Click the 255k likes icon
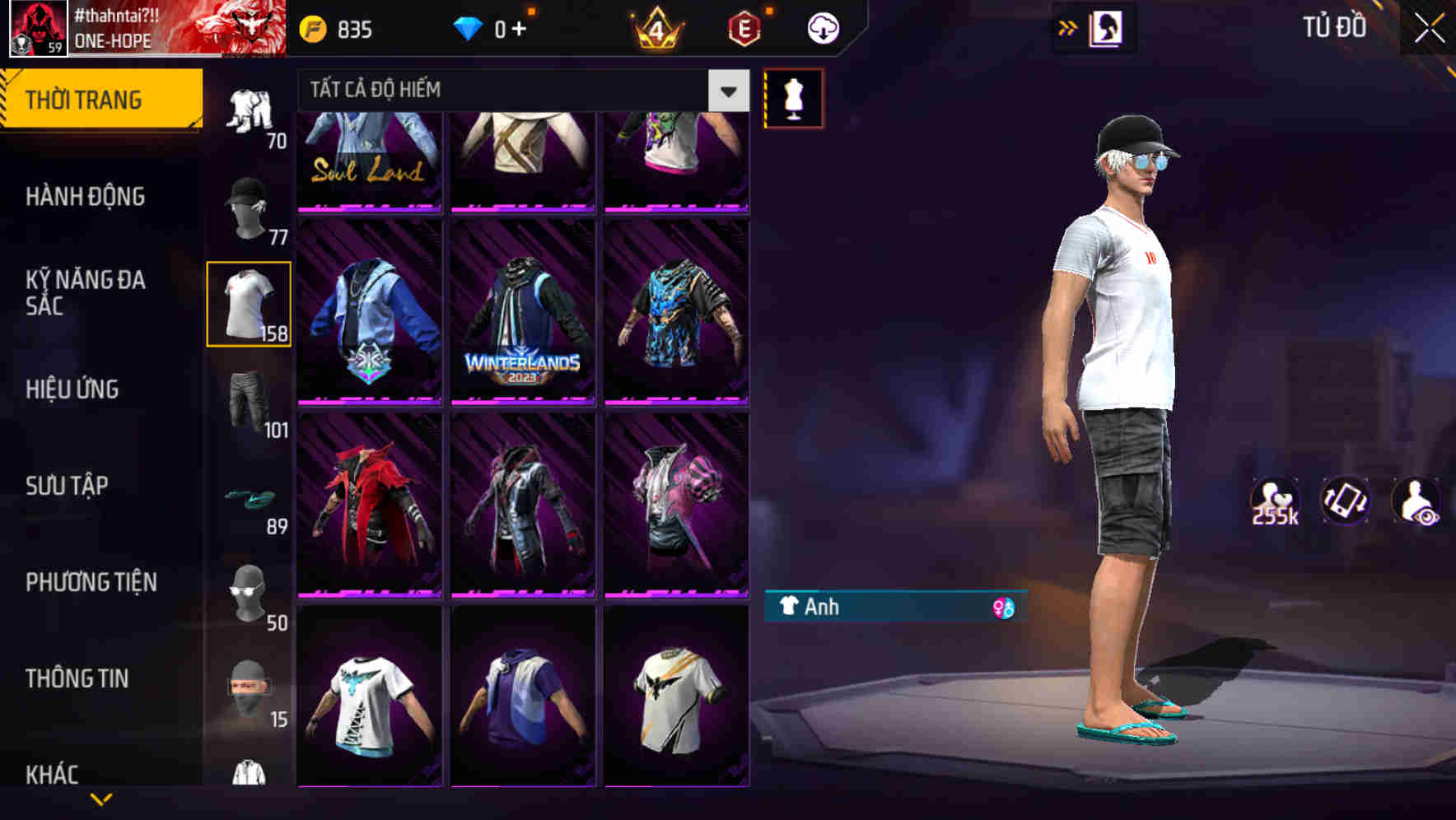Image resolution: width=1456 pixels, height=820 pixels. click(1274, 501)
